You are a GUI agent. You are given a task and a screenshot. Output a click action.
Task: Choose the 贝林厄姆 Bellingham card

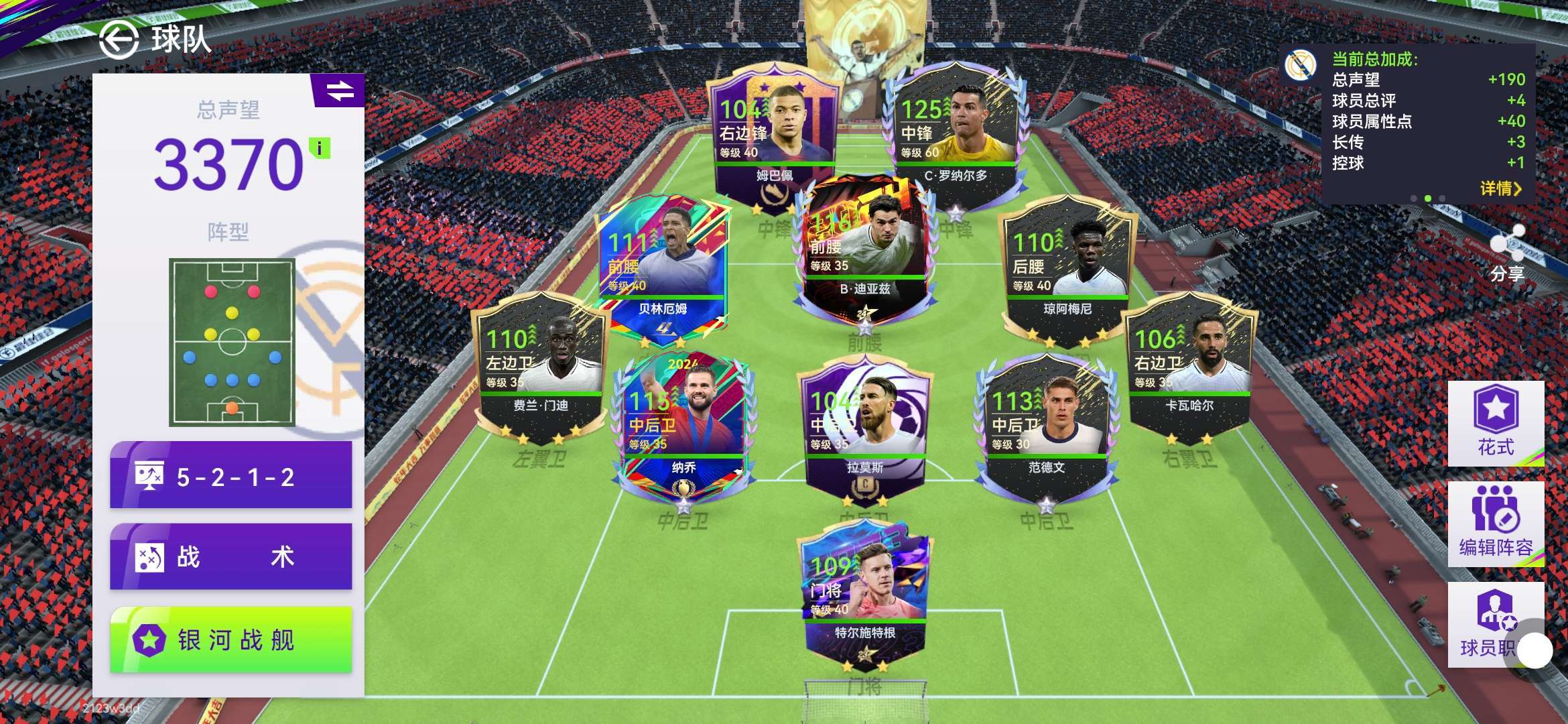[662, 268]
